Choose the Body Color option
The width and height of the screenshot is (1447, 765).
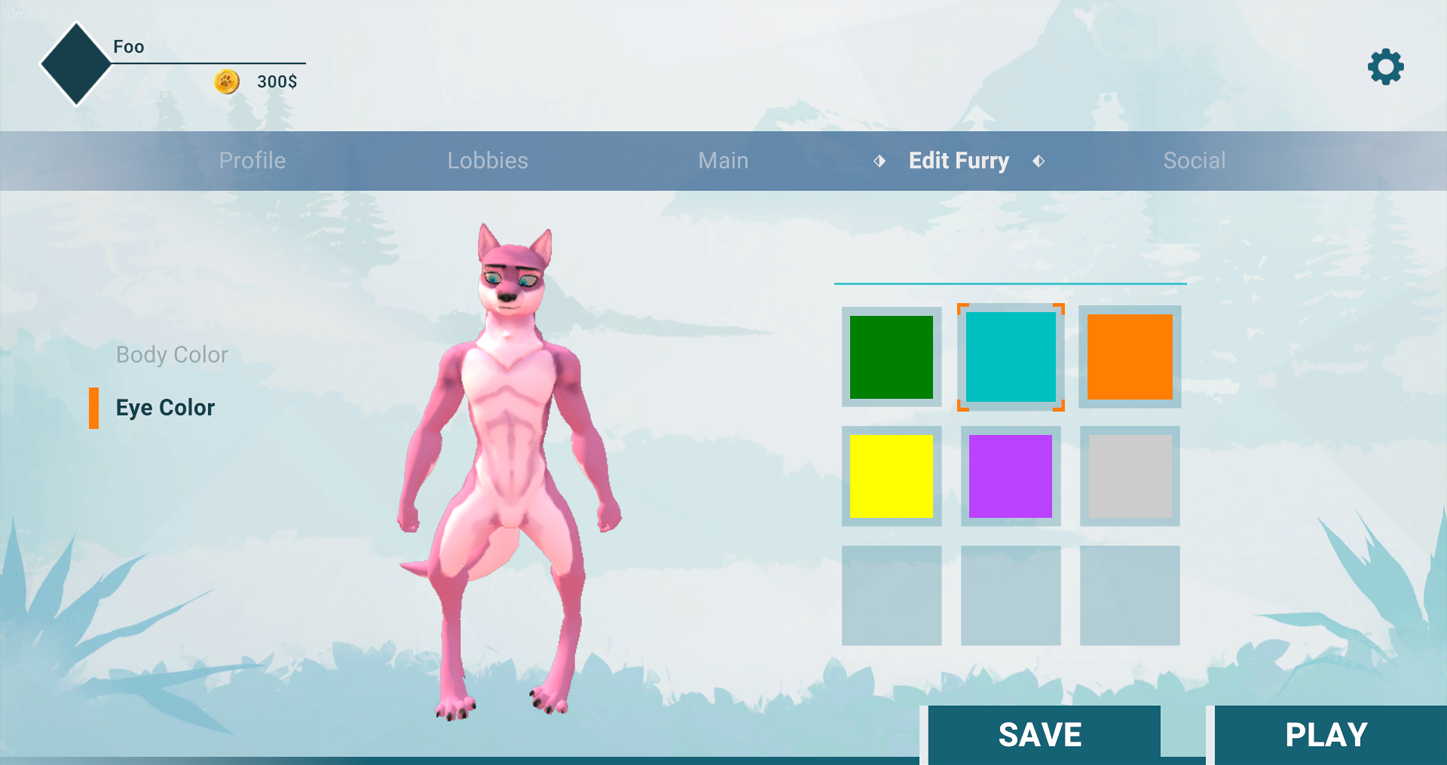172,355
